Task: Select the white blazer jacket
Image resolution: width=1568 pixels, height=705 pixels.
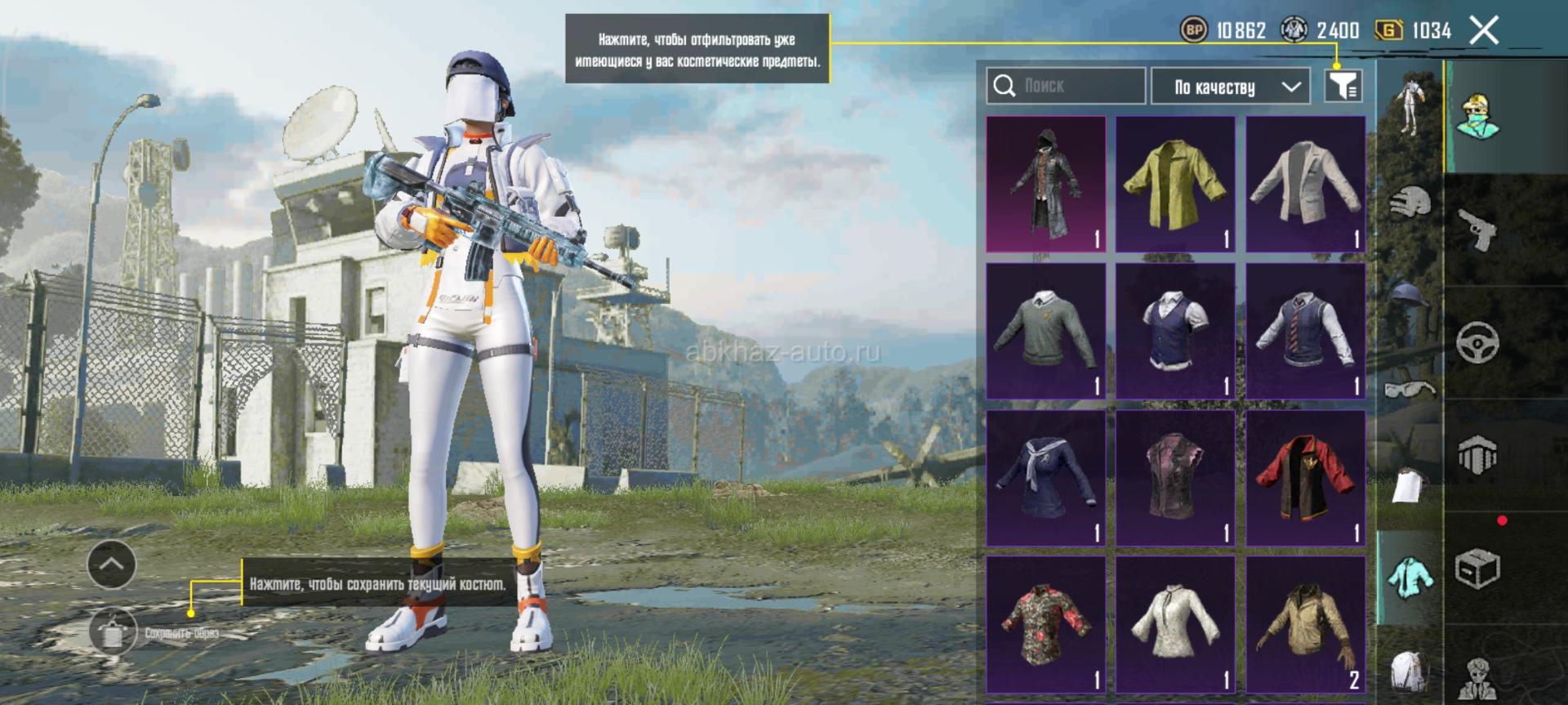Action: 1305,184
